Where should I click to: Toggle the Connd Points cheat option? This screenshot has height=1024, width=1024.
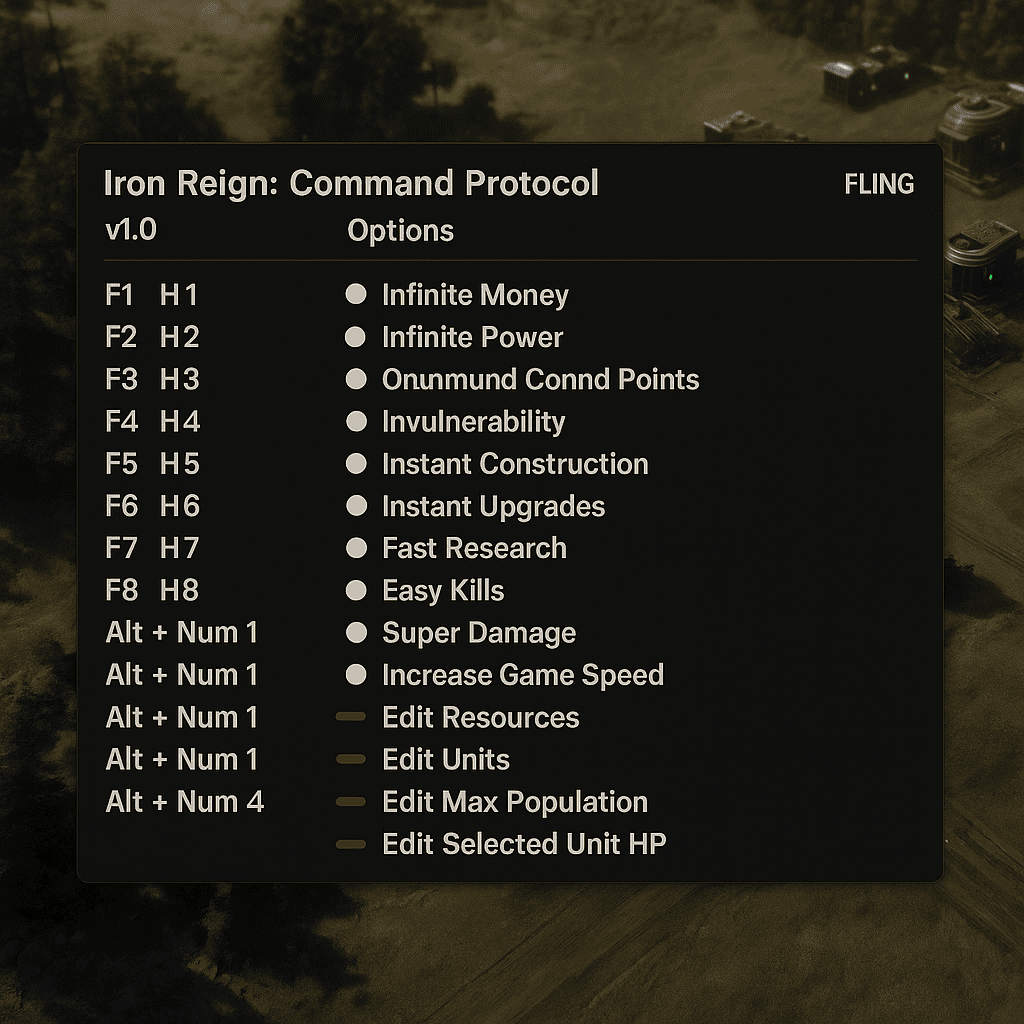click(x=356, y=380)
